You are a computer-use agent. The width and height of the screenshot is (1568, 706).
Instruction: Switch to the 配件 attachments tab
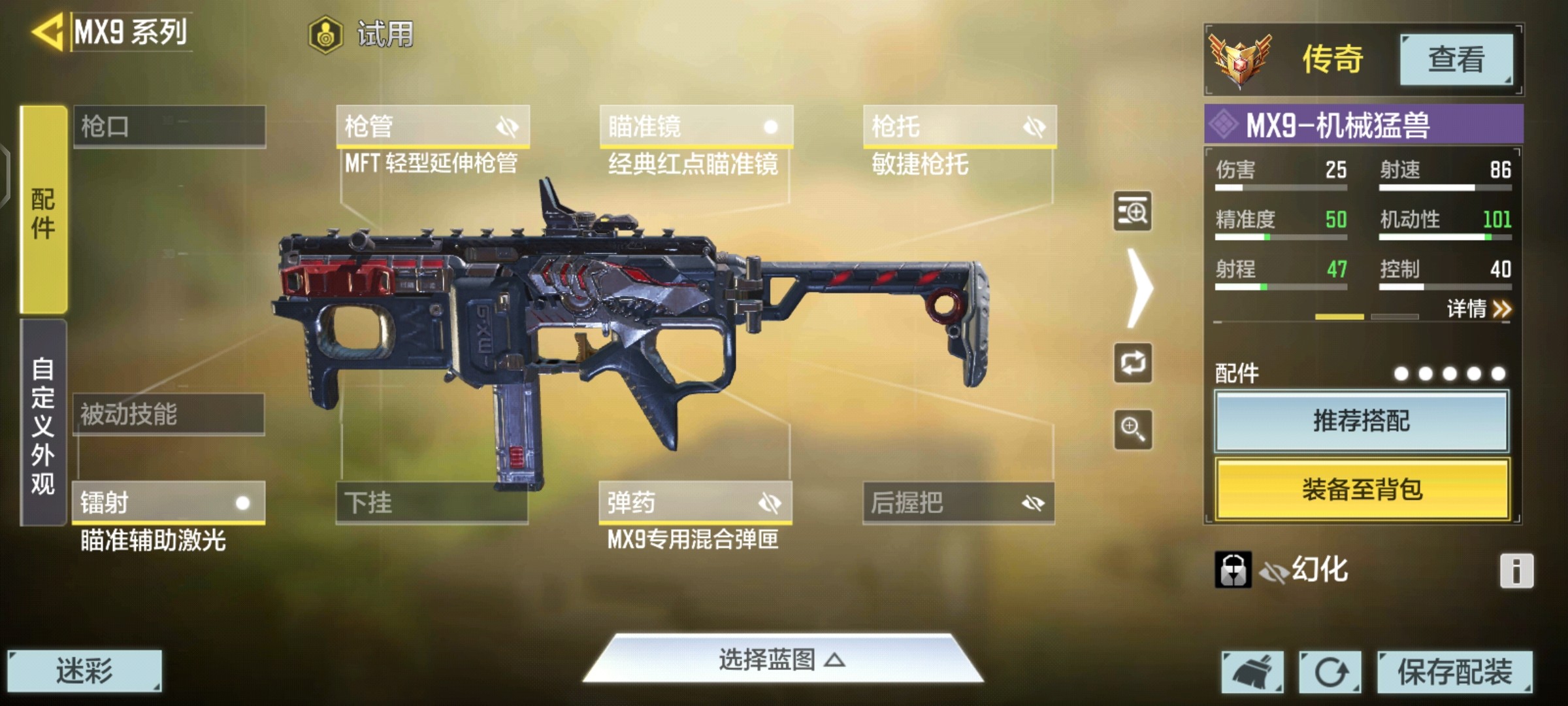point(43,210)
